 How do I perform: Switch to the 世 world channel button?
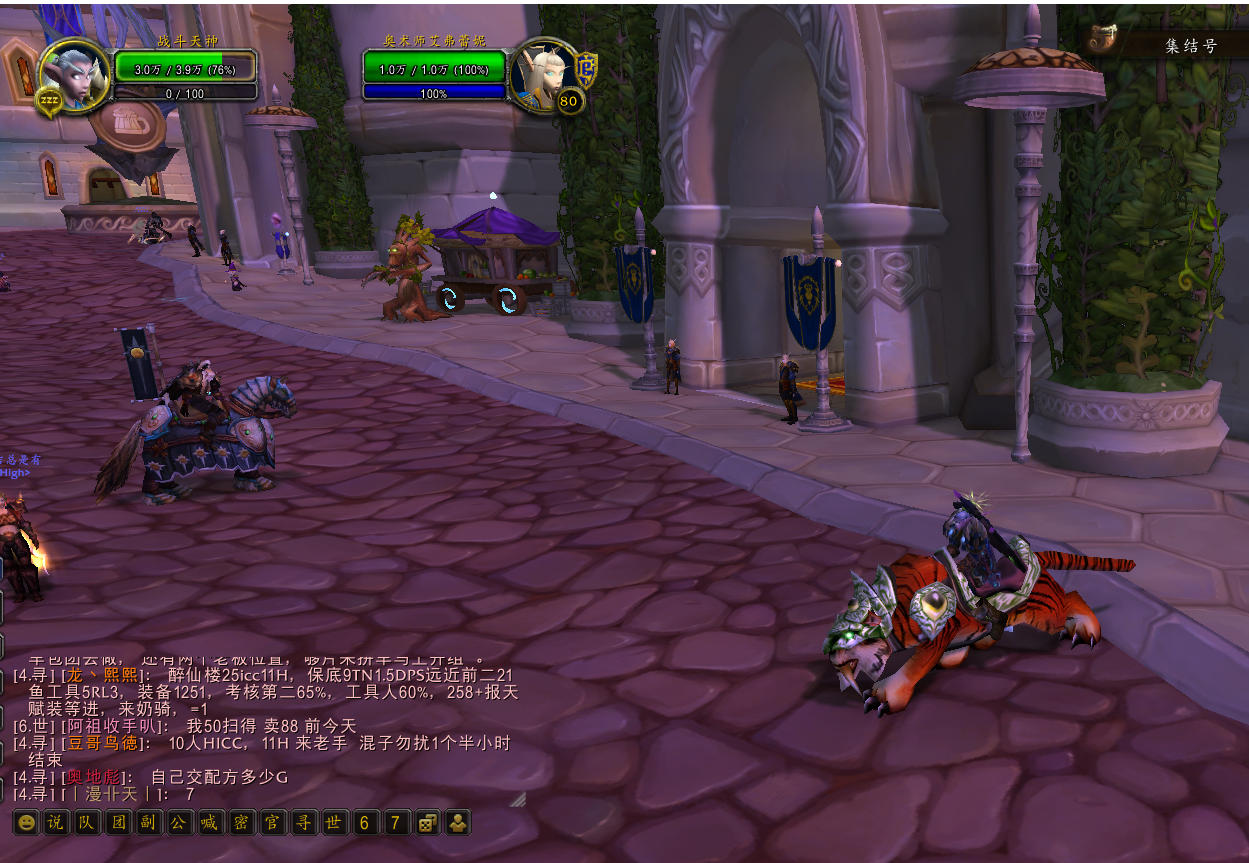(x=333, y=823)
